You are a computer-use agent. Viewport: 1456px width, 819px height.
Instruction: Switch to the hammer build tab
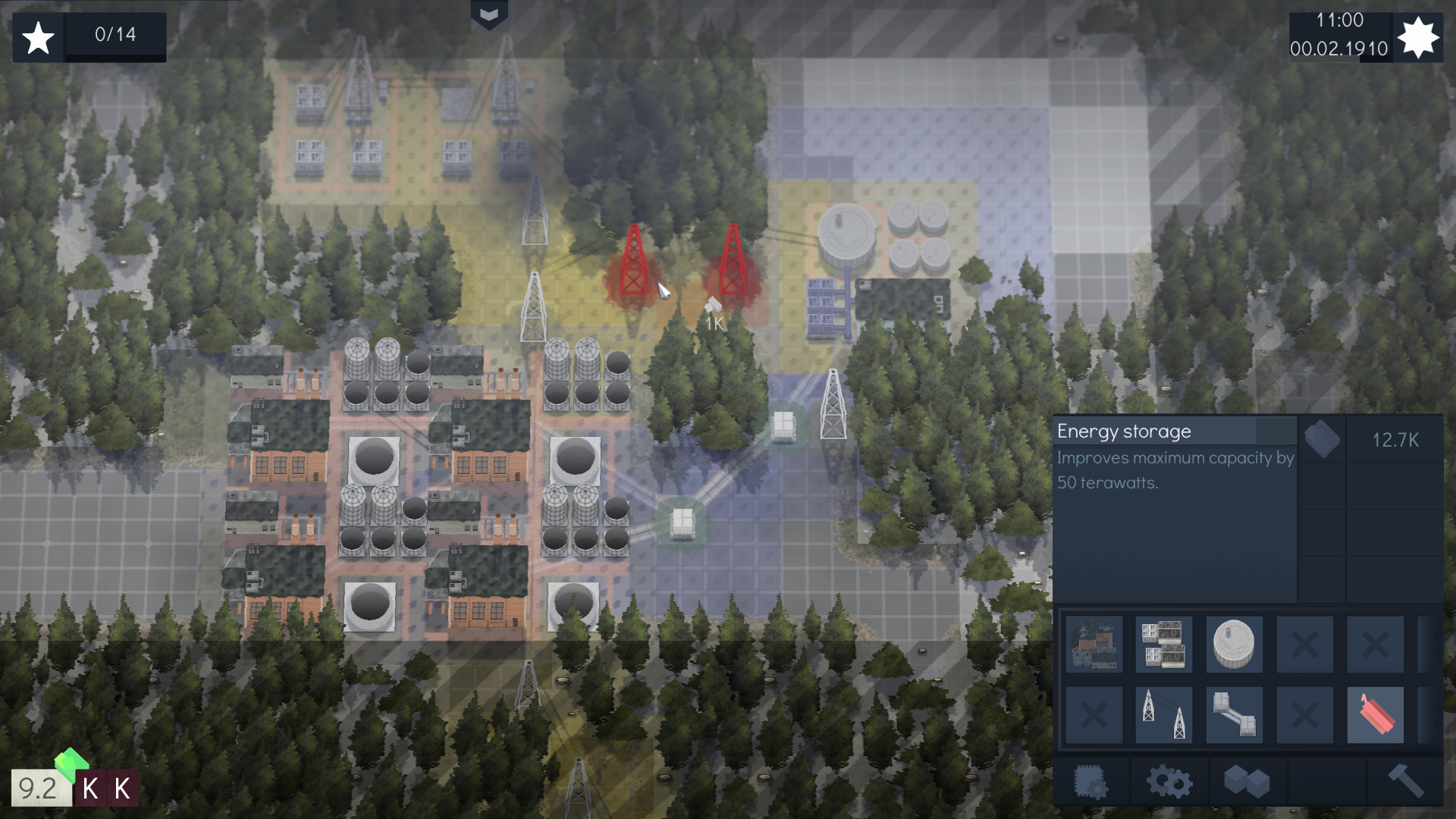point(1405,781)
